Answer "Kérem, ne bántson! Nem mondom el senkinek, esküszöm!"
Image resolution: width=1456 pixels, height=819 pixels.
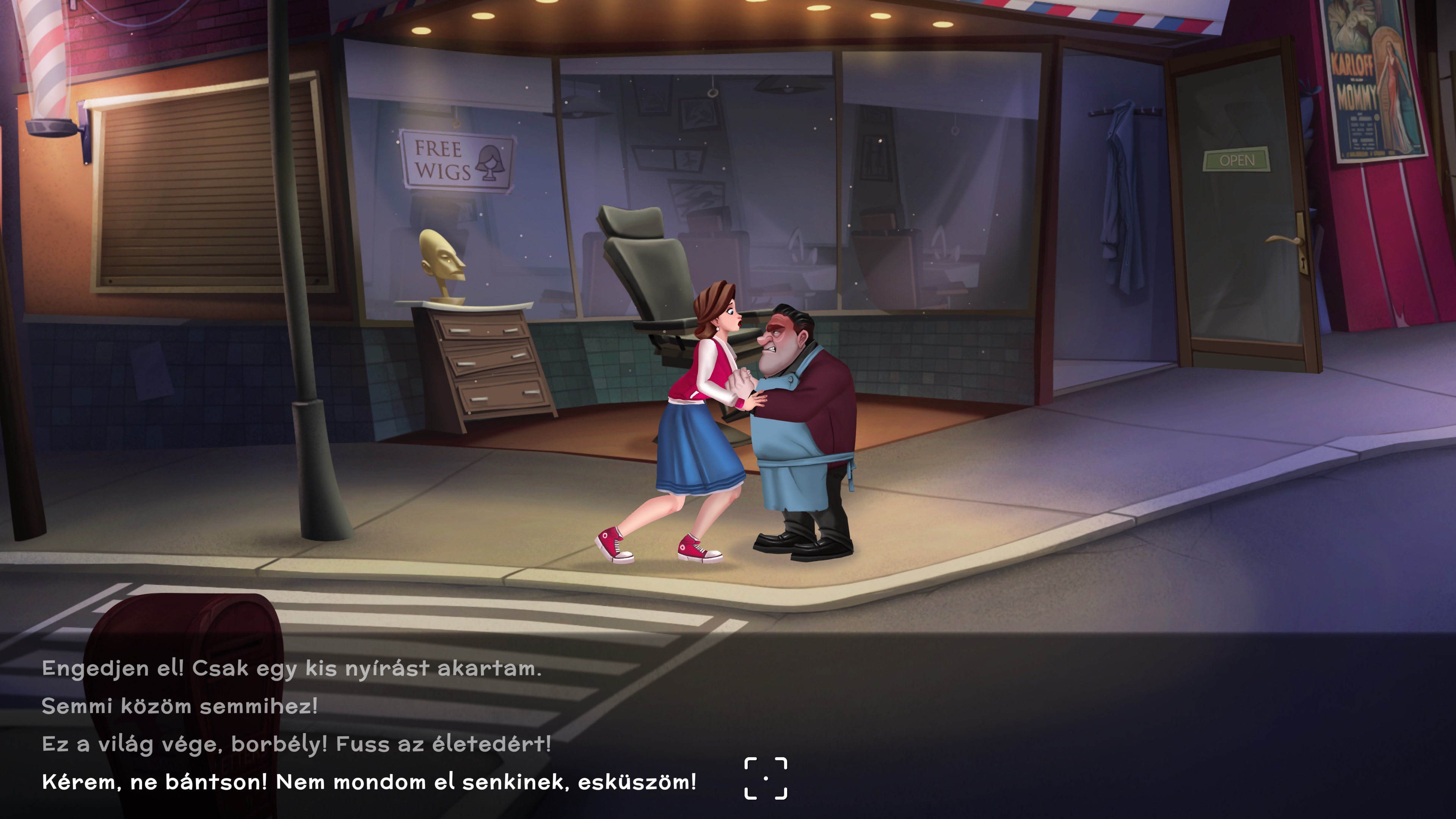369,782
